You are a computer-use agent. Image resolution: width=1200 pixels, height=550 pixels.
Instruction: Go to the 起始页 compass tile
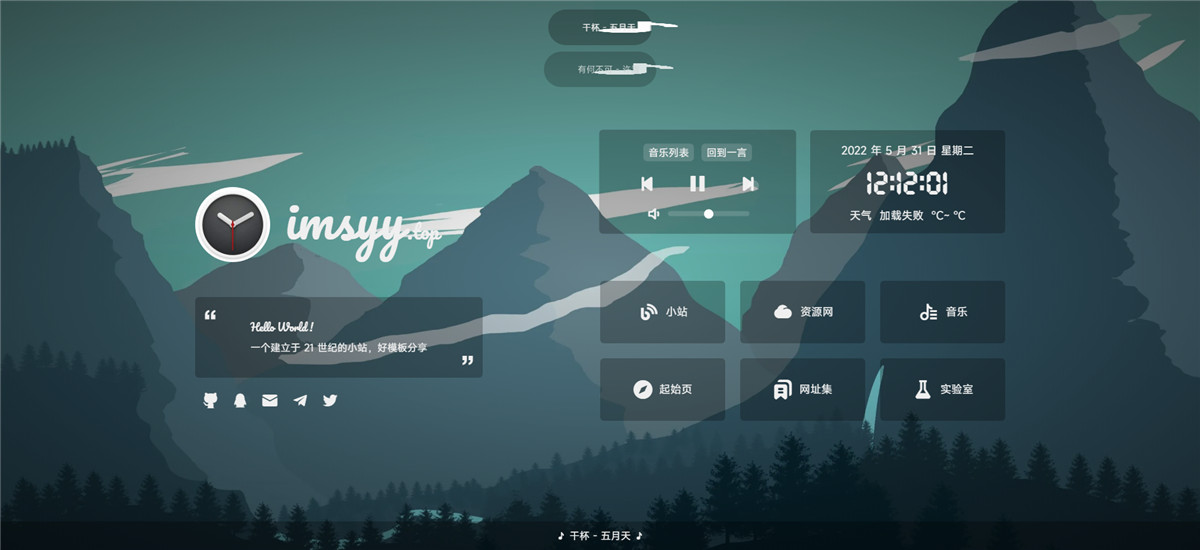tap(662, 389)
